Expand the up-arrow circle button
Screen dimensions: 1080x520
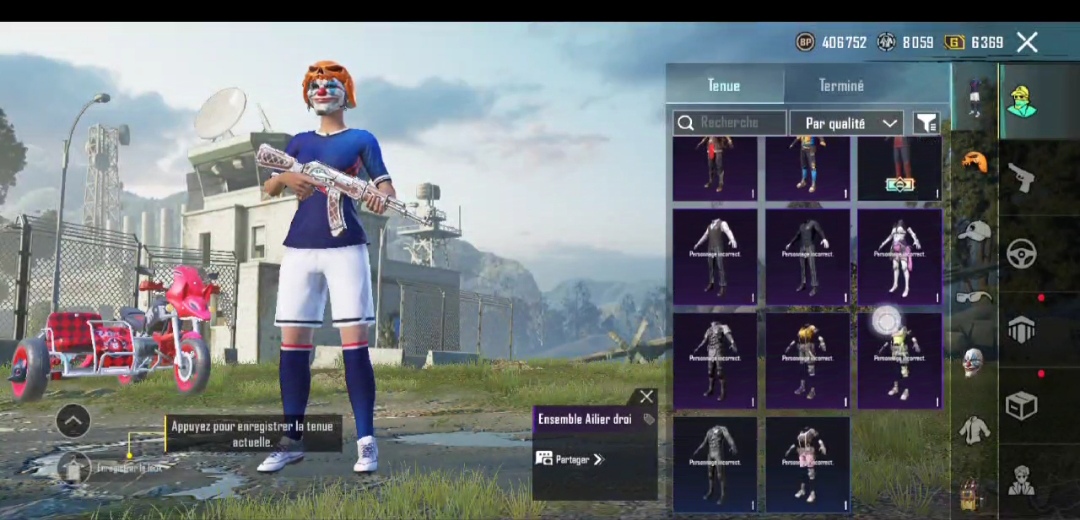pos(73,421)
